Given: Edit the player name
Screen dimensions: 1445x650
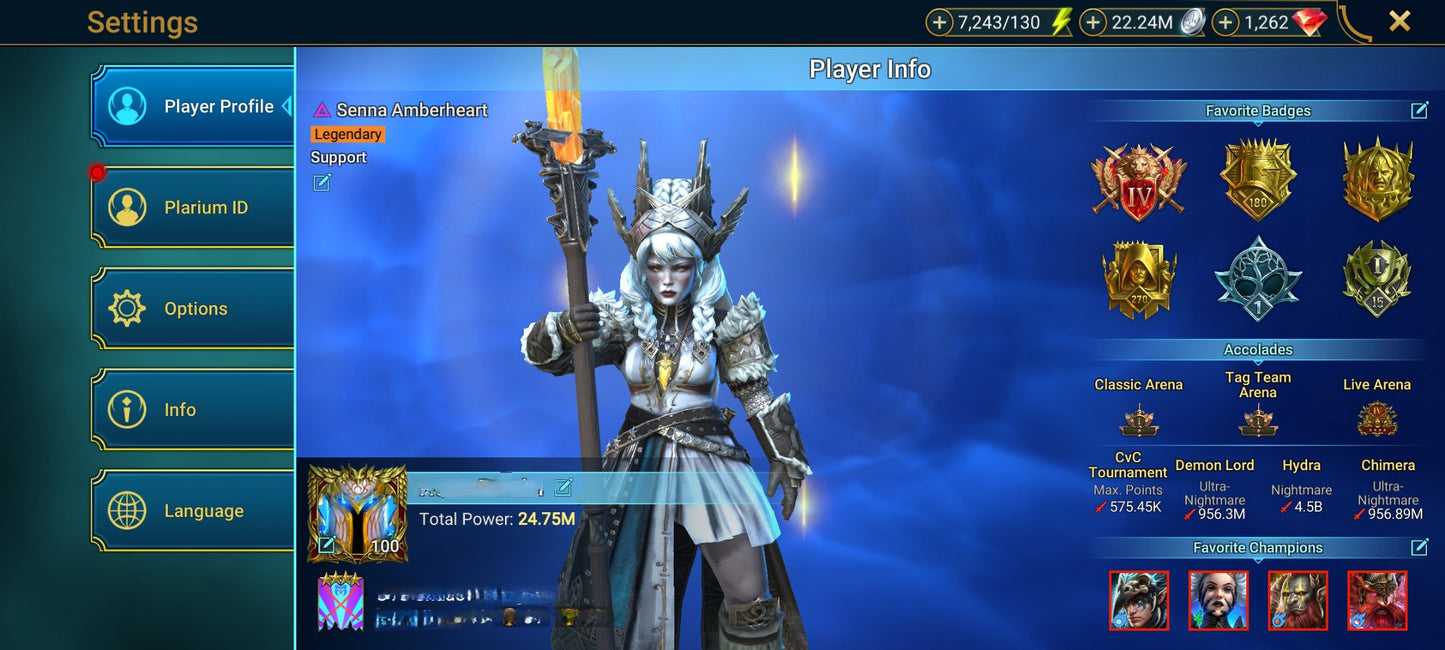Looking at the screenshot, I should (x=563, y=487).
